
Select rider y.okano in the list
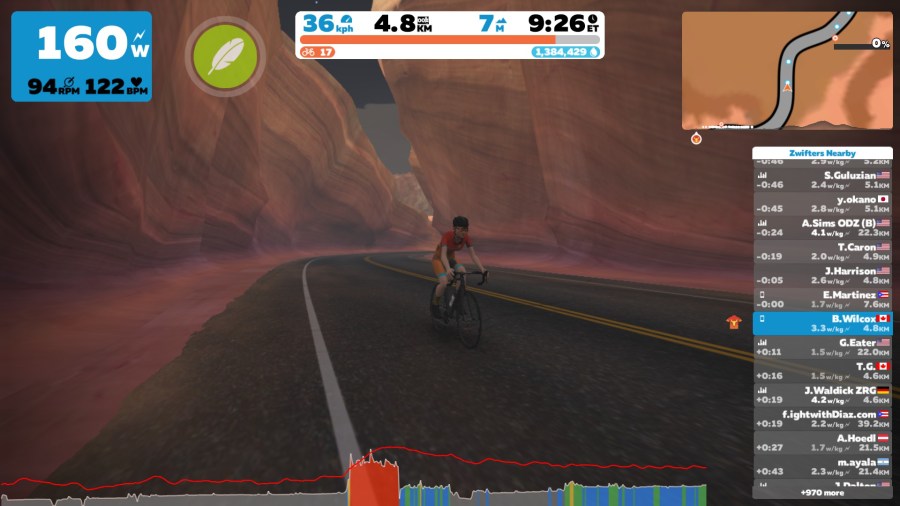[x=822, y=204]
